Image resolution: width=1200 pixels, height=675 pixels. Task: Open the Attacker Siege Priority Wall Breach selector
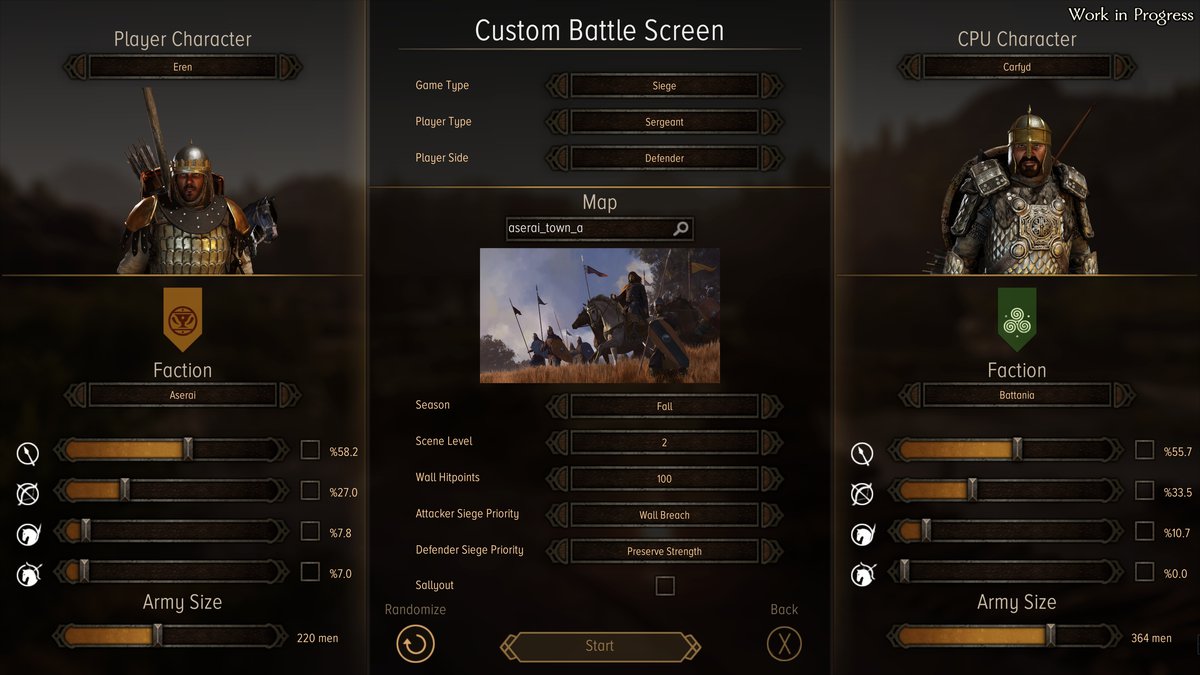pos(664,515)
